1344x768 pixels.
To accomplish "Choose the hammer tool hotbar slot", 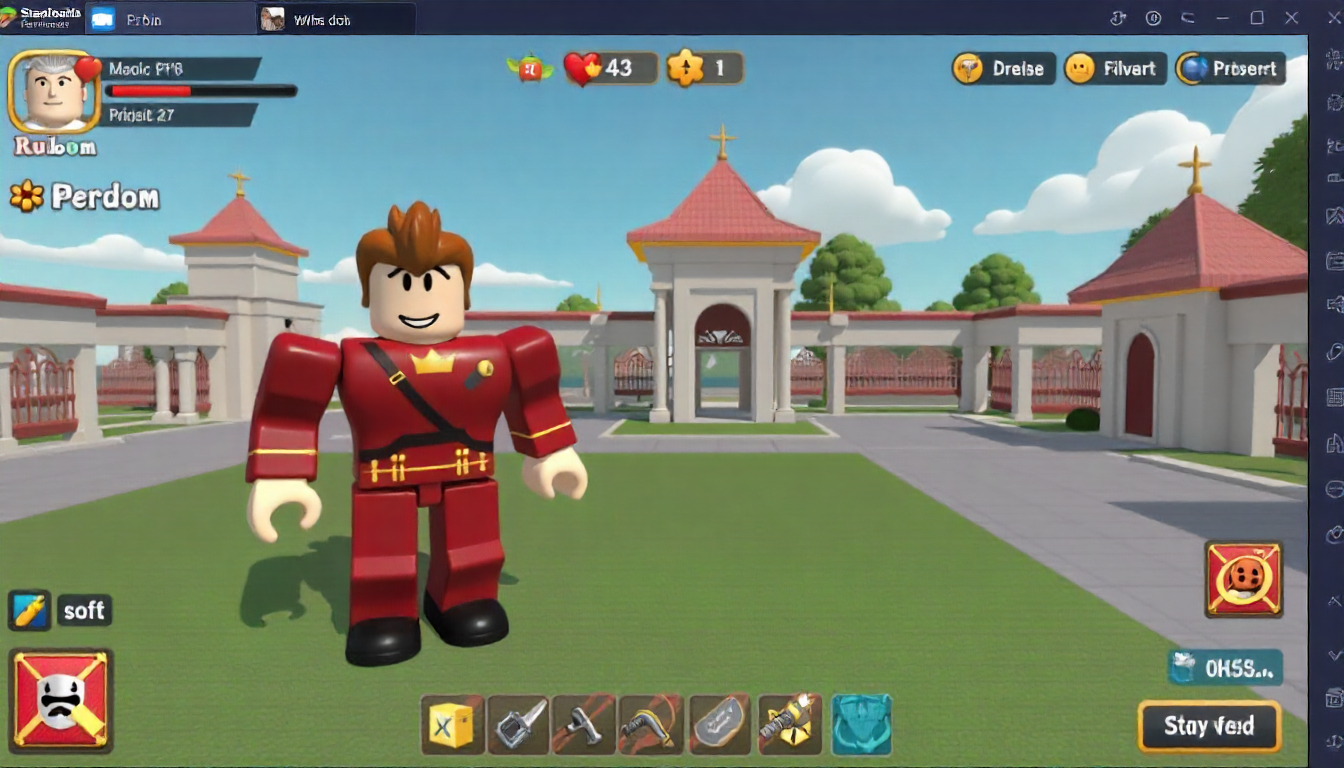I will 583,724.
